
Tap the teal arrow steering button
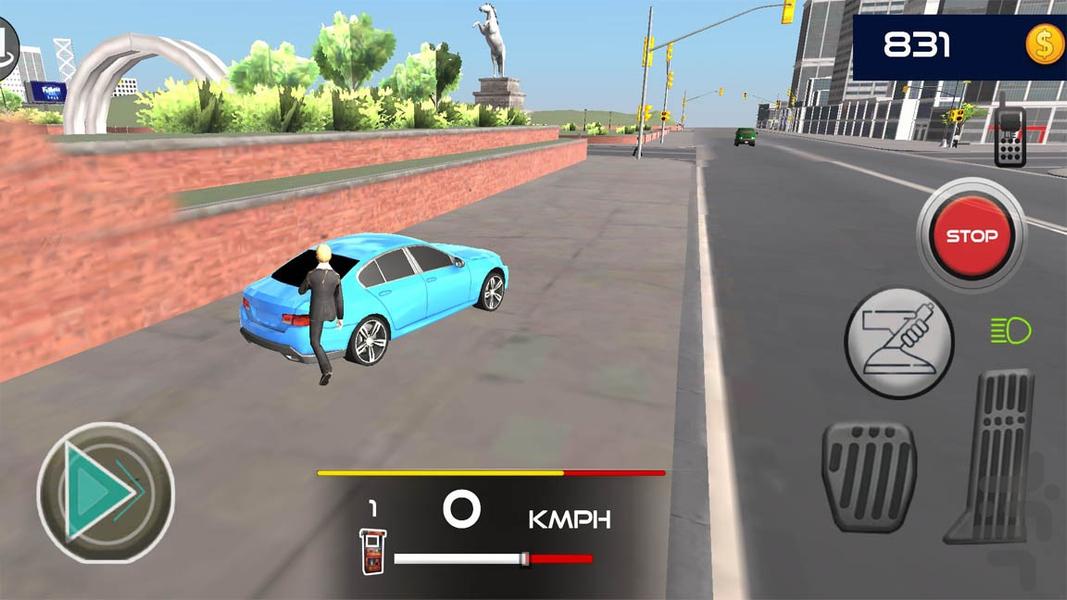[105, 492]
